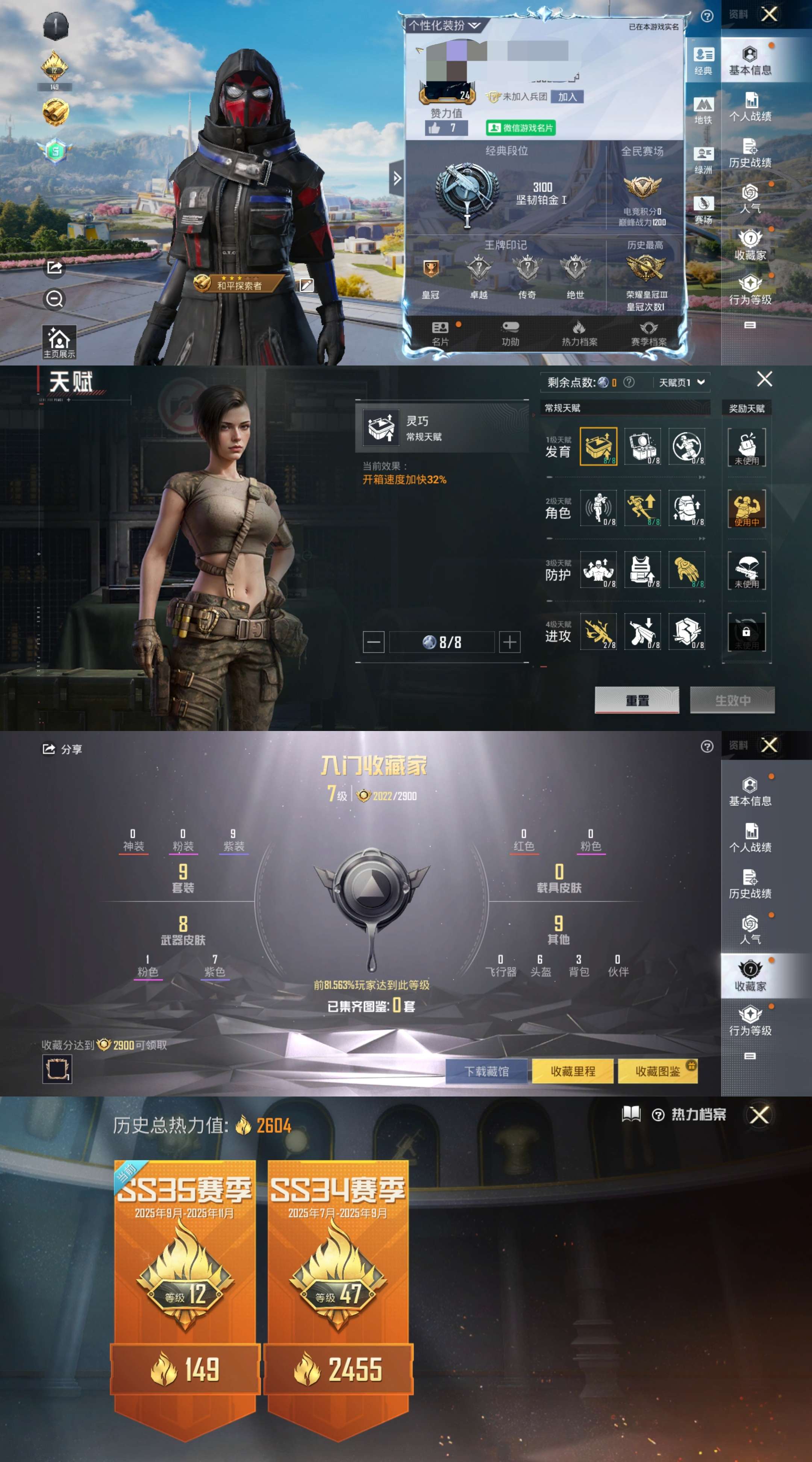Screen dimensions: 812x1462
Task: Open the 天赋页1 talent page dropdown
Action: click(x=681, y=382)
